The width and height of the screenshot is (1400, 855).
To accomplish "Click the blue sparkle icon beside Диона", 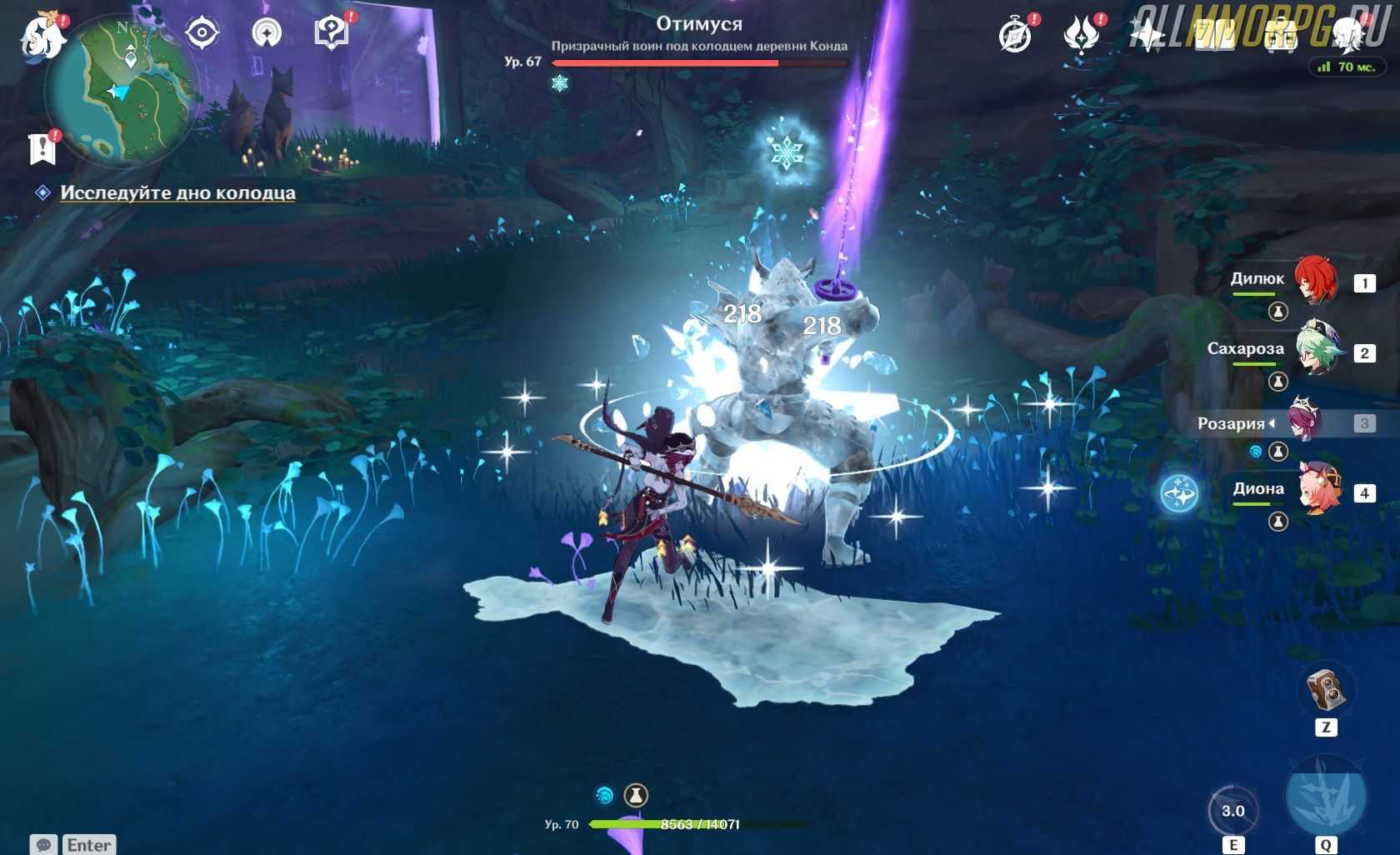I will (x=1179, y=493).
